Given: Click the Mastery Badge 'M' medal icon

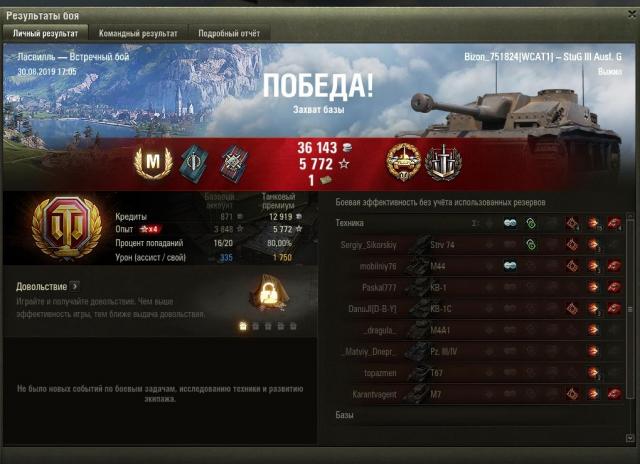Looking at the screenshot, I should pyautogui.click(x=152, y=161).
